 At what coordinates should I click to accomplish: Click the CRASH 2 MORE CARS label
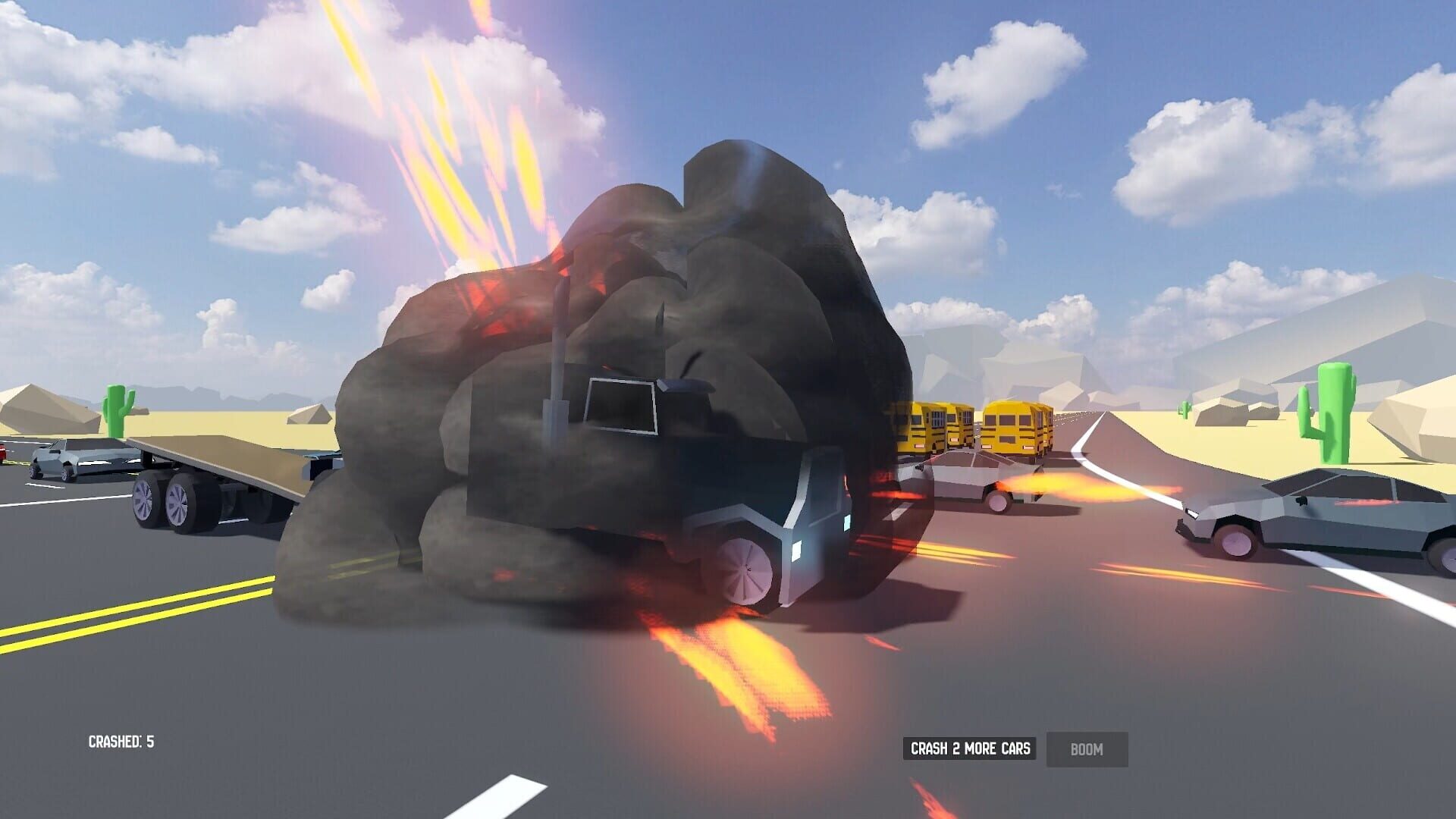[x=970, y=749]
